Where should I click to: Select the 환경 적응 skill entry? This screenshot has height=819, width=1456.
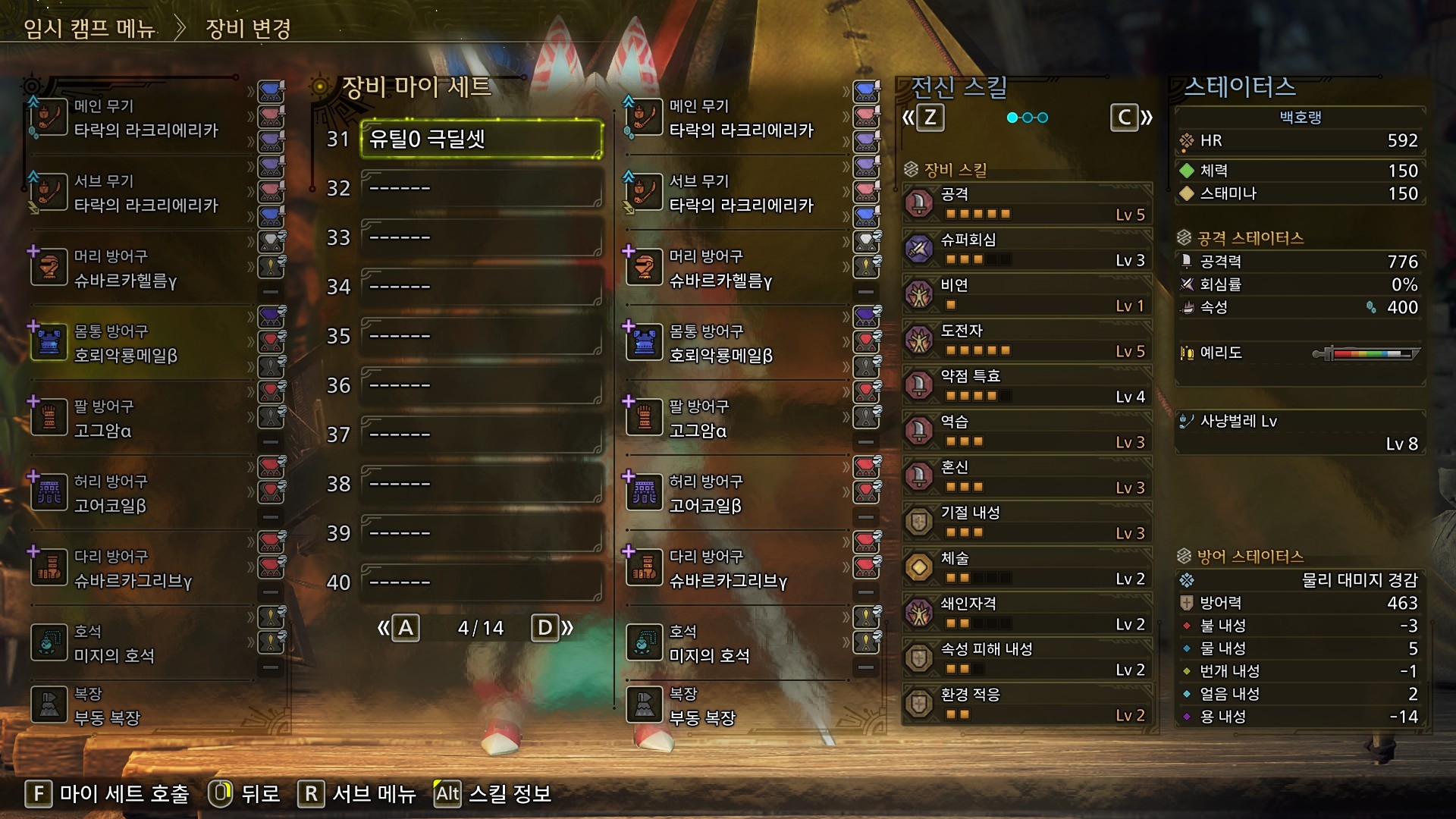pyautogui.click(x=1027, y=704)
